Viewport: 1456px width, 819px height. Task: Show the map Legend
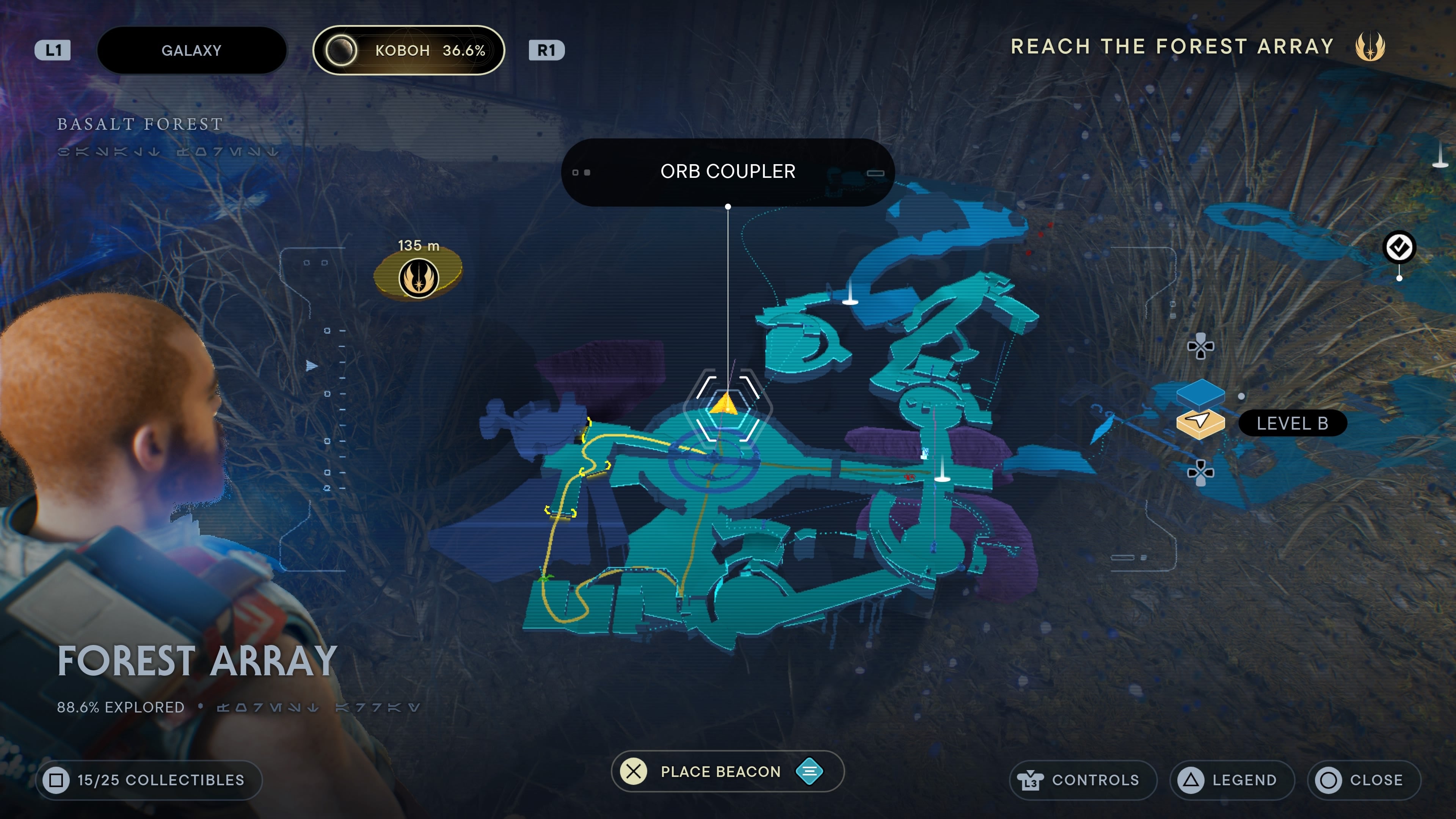(x=1232, y=780)
